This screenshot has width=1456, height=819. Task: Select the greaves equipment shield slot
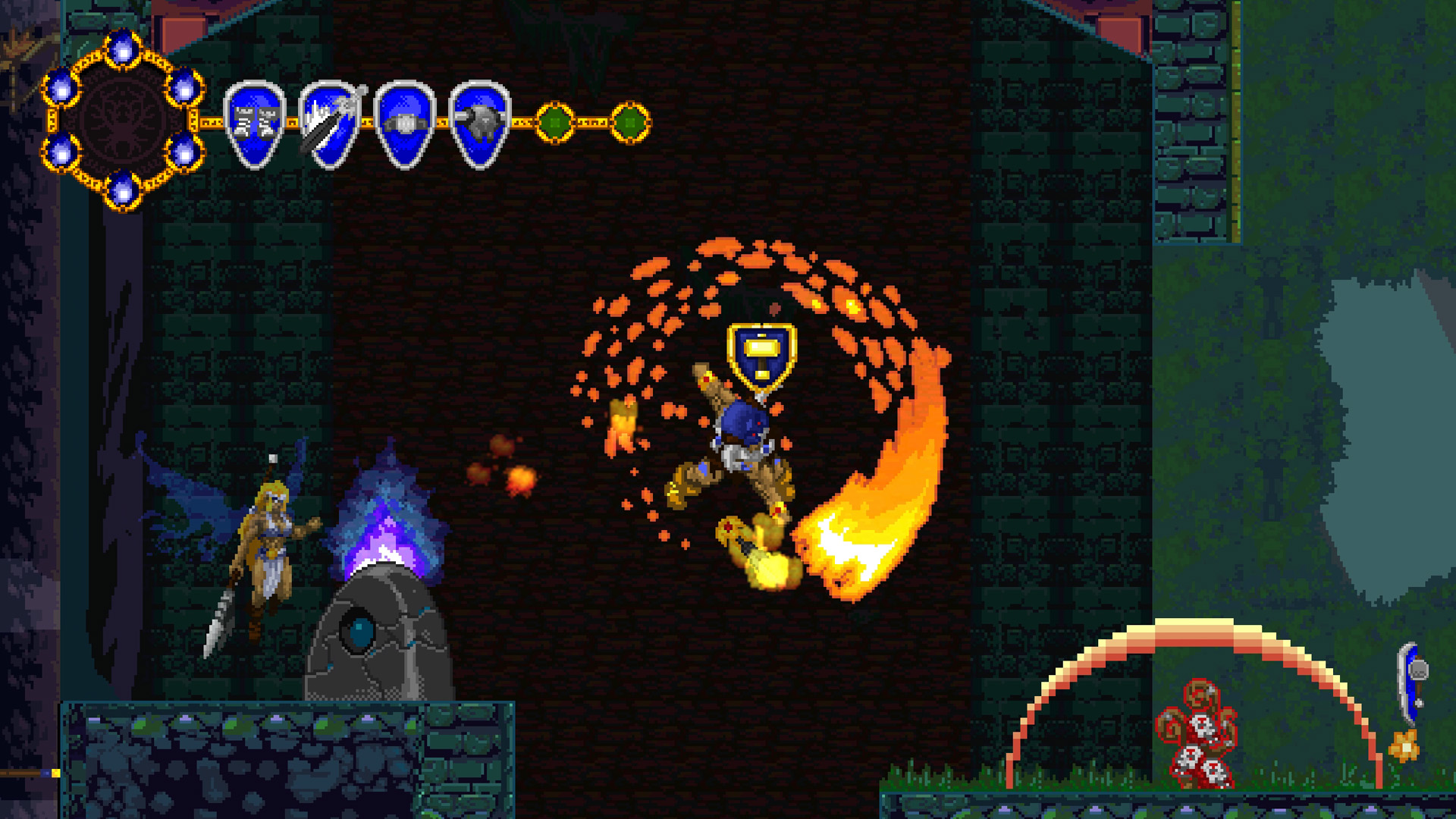(x=254, y=125)
